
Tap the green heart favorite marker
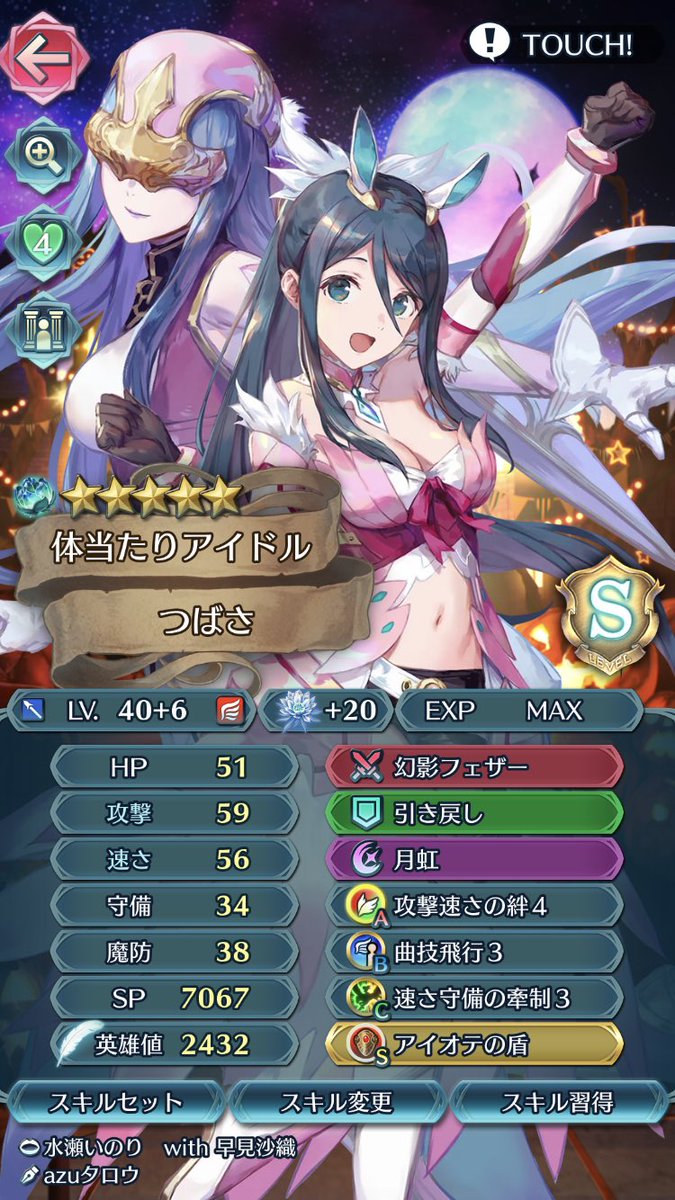[42, 242]
